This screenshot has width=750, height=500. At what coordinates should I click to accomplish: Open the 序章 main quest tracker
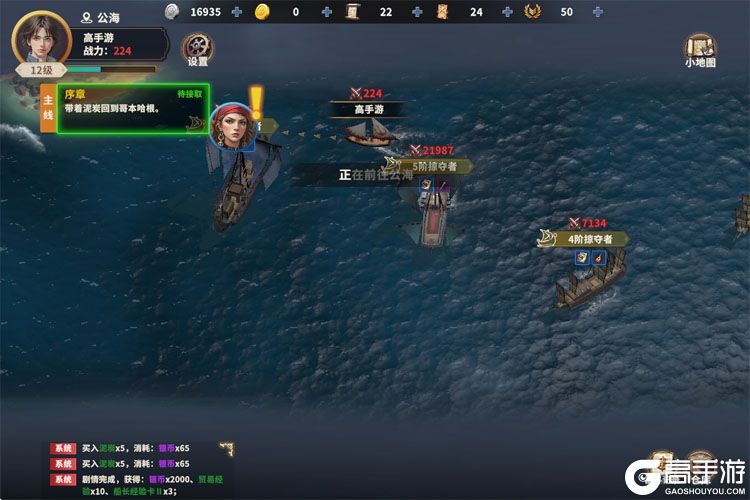[130, 108]
